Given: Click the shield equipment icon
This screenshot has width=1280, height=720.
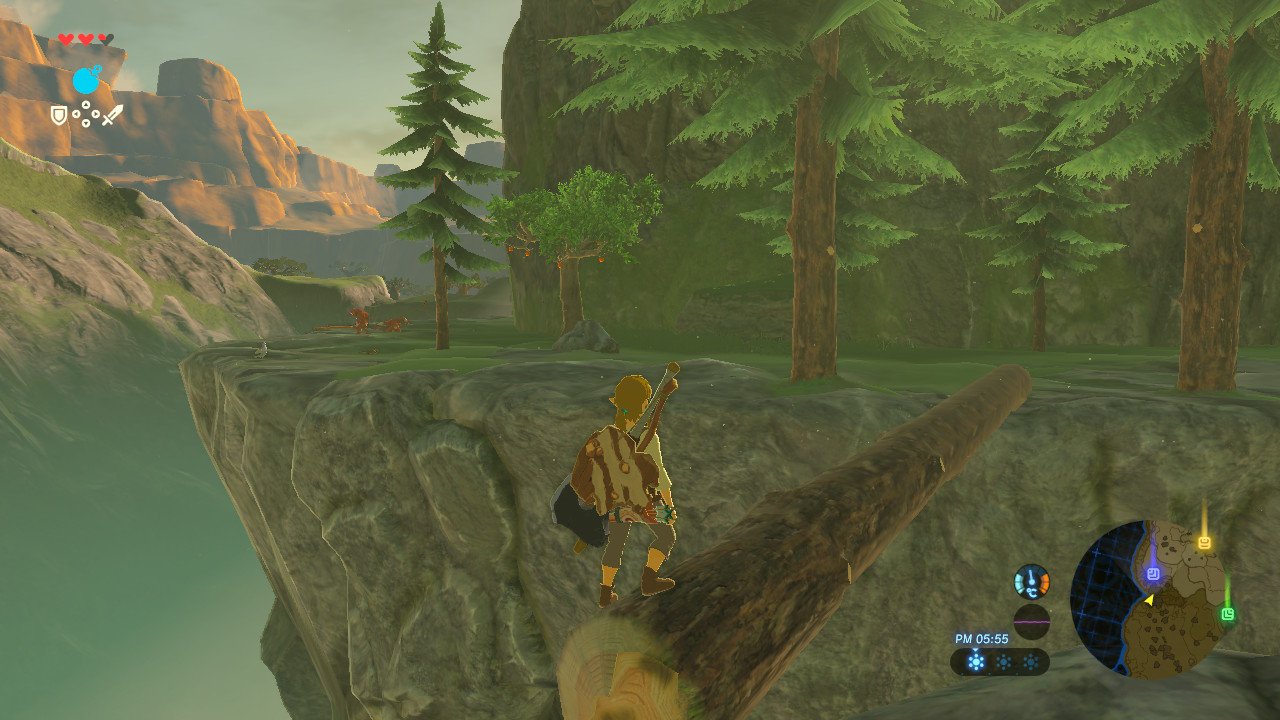Looking at the screenshot, I should pos(60,116).
